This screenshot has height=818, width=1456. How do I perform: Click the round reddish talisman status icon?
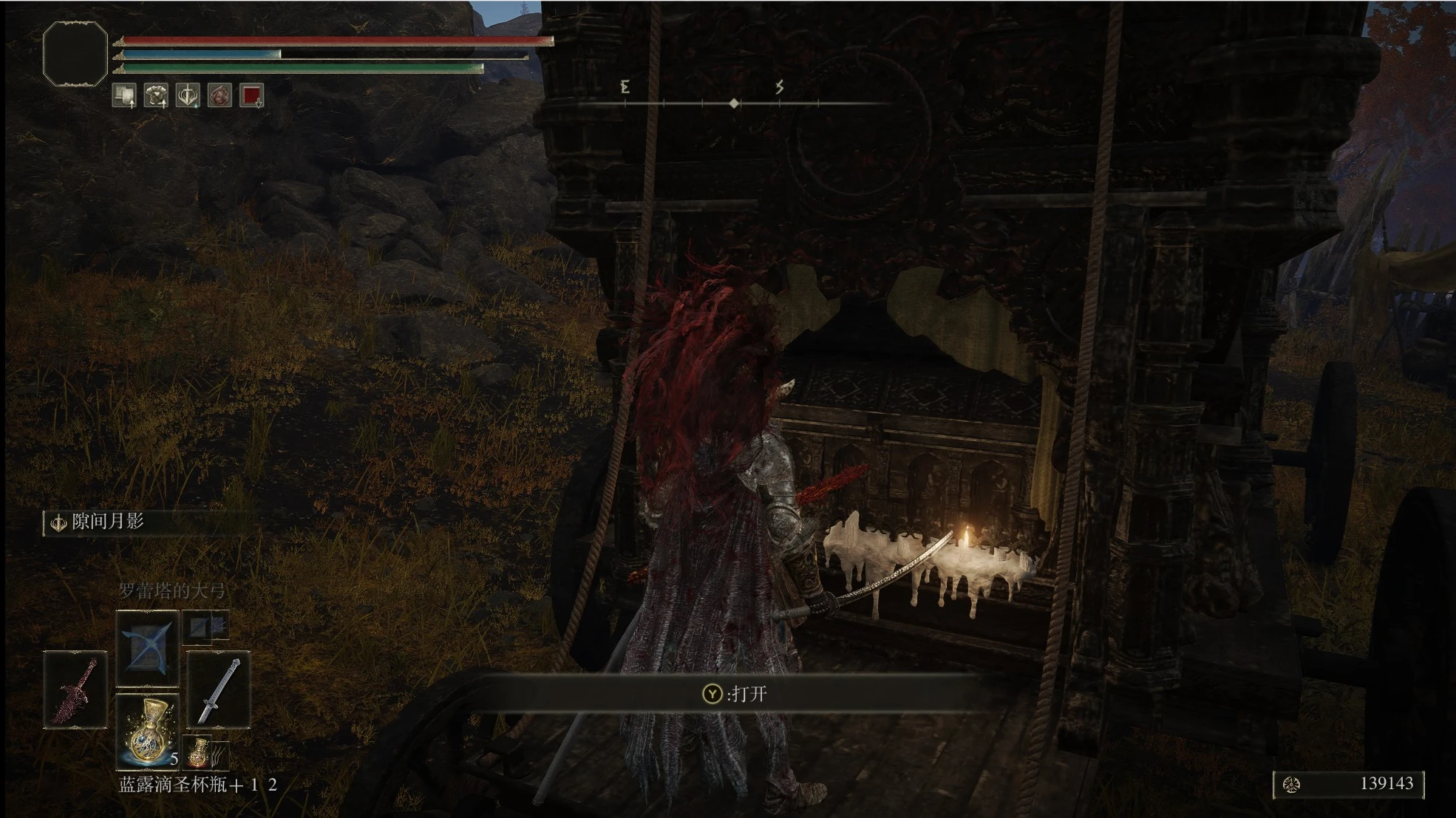point(220,95)
